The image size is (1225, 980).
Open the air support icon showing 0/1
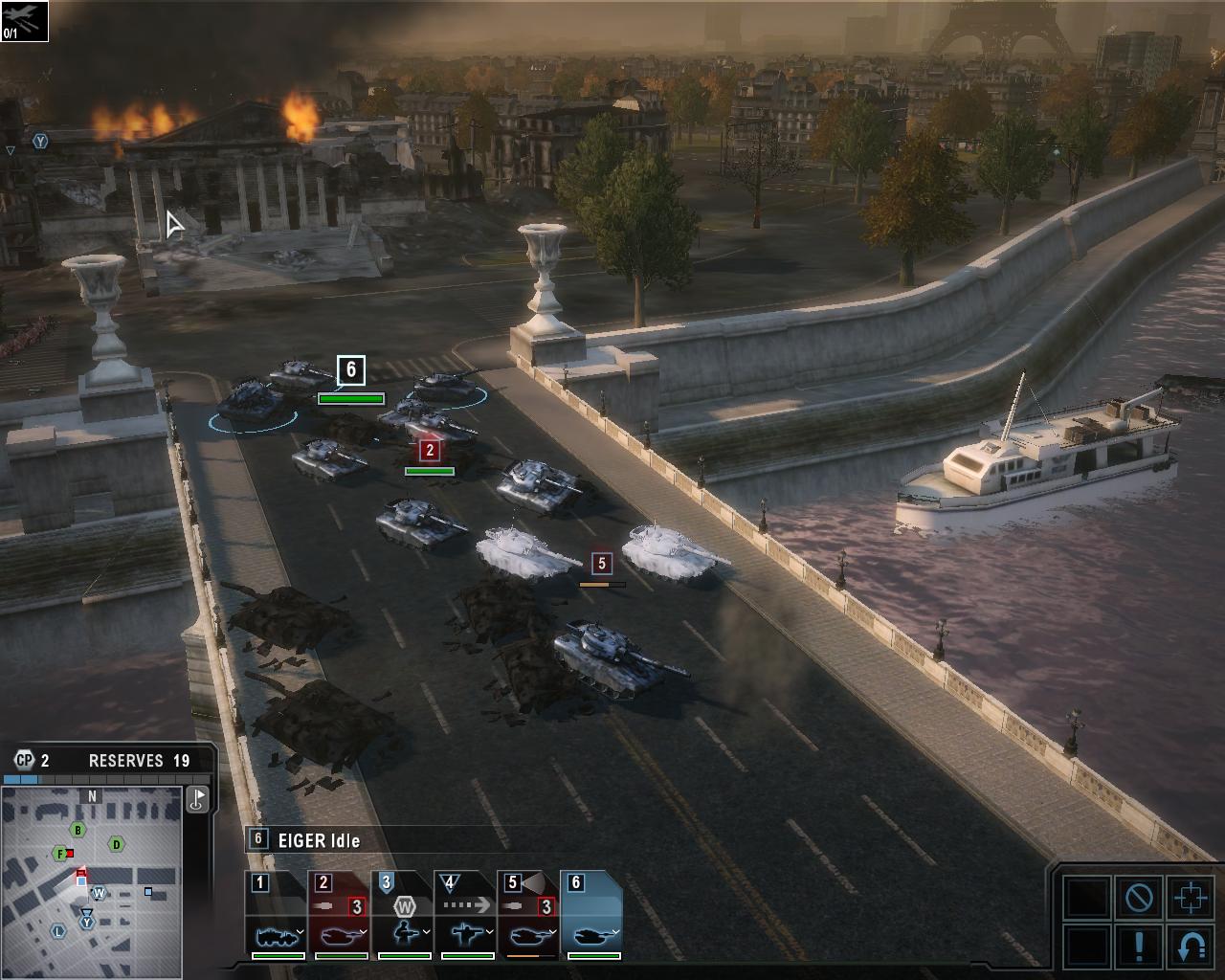tap(24, 21)
